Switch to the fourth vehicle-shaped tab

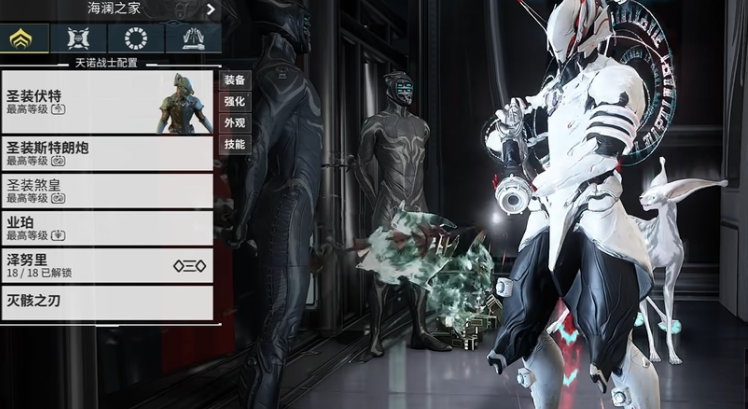(x=193, y=39)
